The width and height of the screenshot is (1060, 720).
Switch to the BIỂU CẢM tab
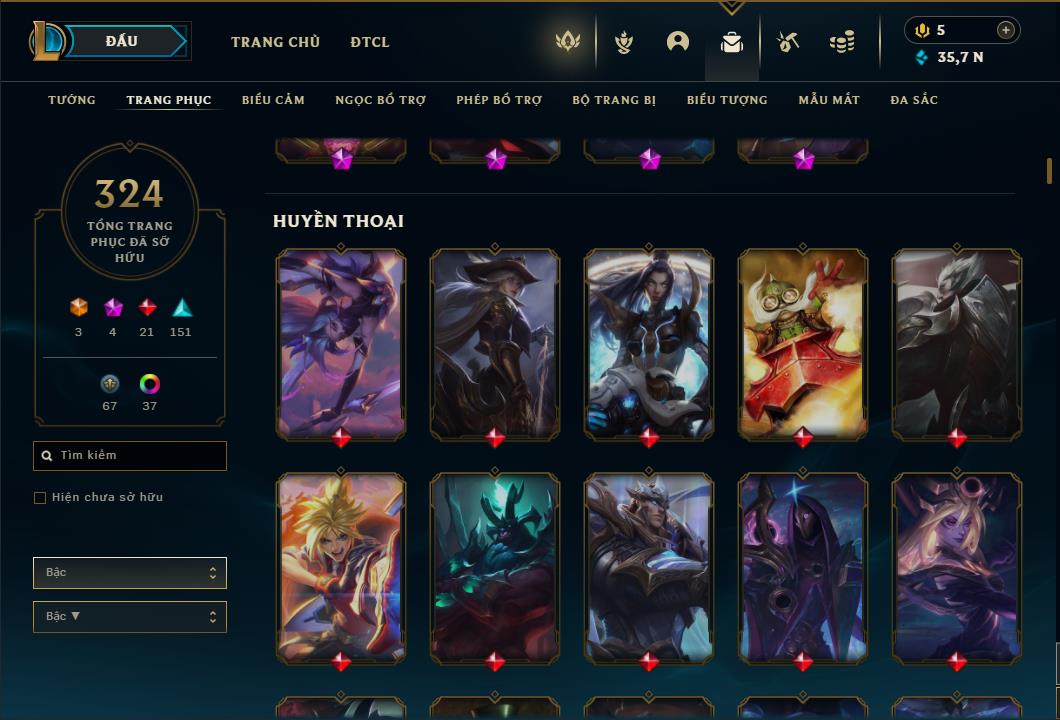[273, 100]
